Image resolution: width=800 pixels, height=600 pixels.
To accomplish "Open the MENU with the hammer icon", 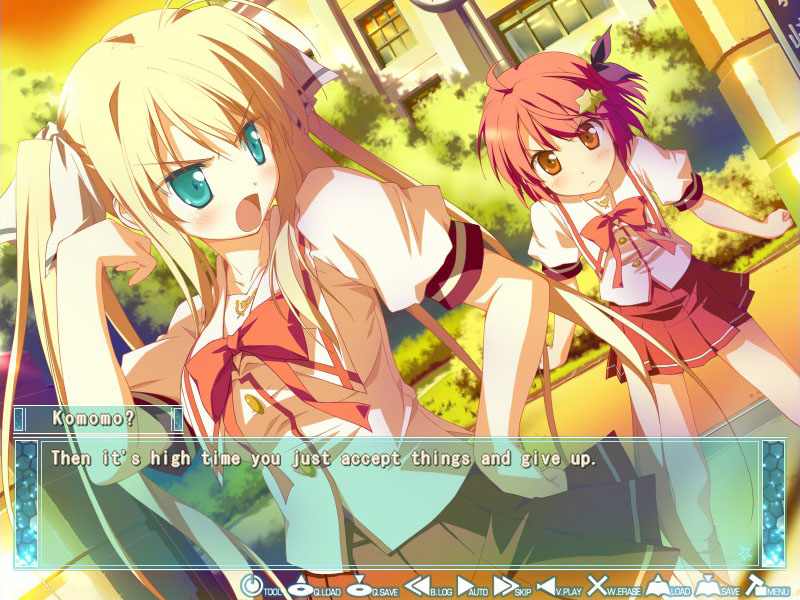I will pyautogui.click(x=759, y=586).
